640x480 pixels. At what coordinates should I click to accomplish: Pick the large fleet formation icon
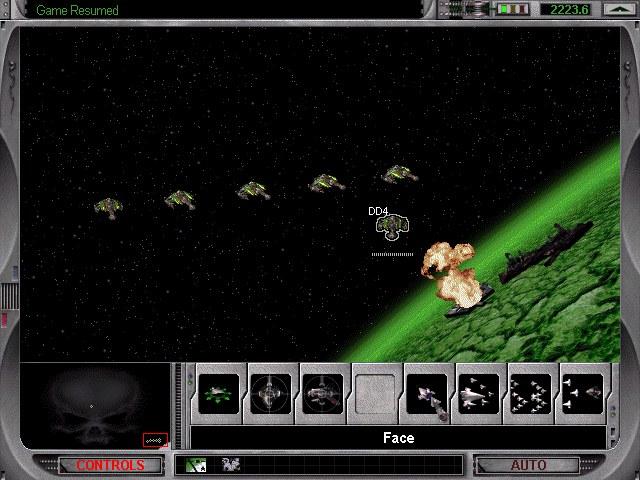pyautogui.click(x=532, y=393)
